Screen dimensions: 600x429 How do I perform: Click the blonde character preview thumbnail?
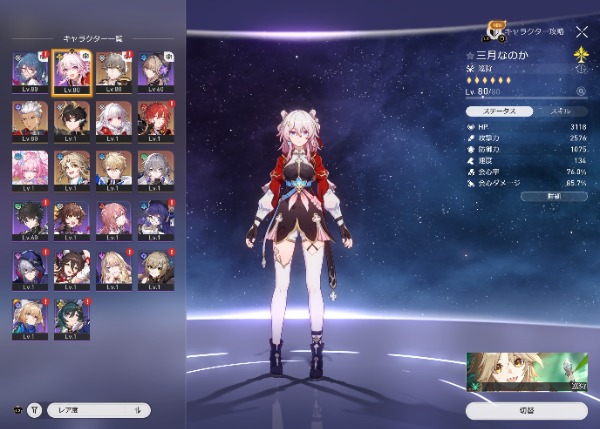pos(527,372)
